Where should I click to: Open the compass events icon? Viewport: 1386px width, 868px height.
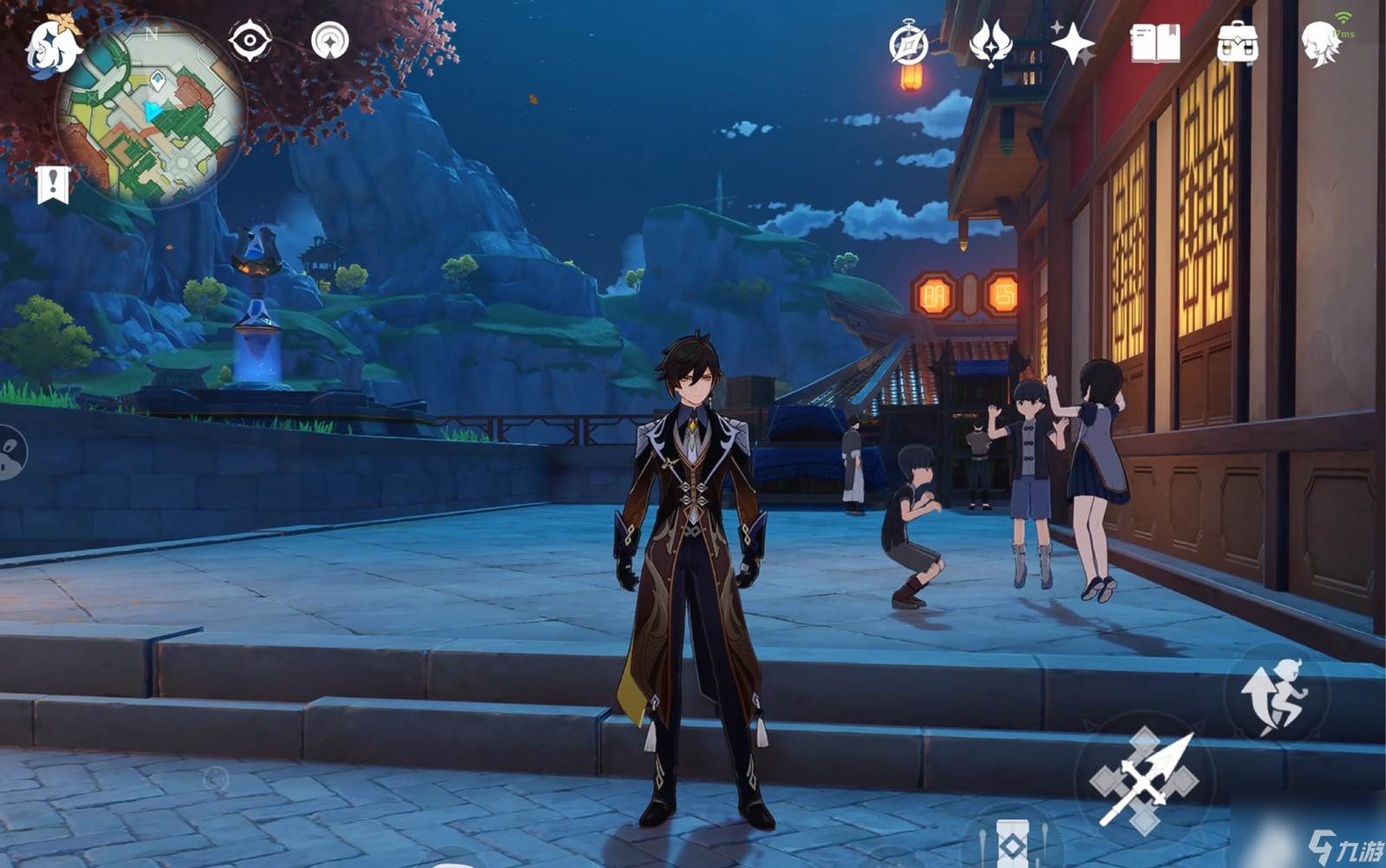[x=908, y=43]
